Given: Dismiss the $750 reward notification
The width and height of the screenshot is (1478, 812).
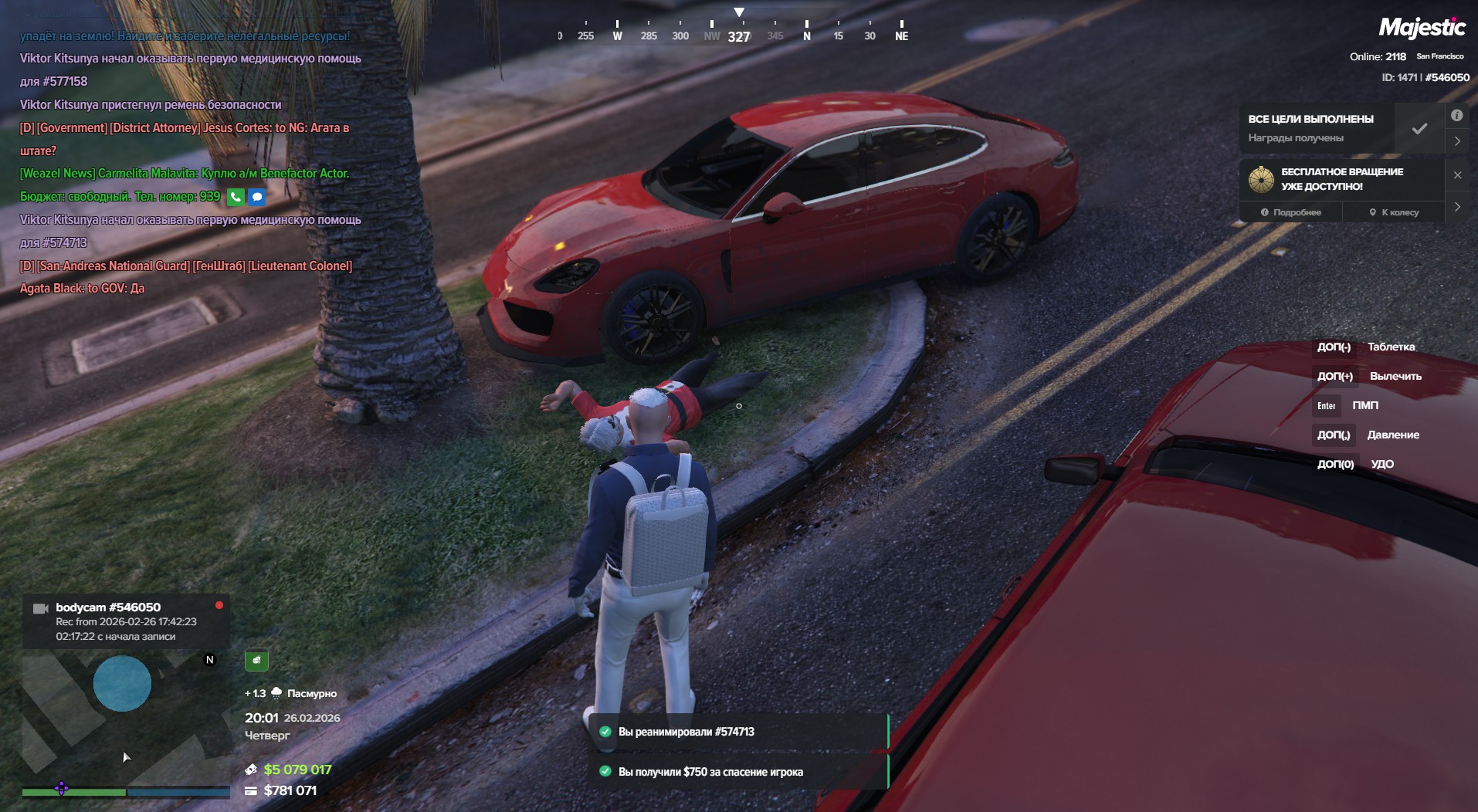Looking at the screenshot, I should click(x=737, y=772).
